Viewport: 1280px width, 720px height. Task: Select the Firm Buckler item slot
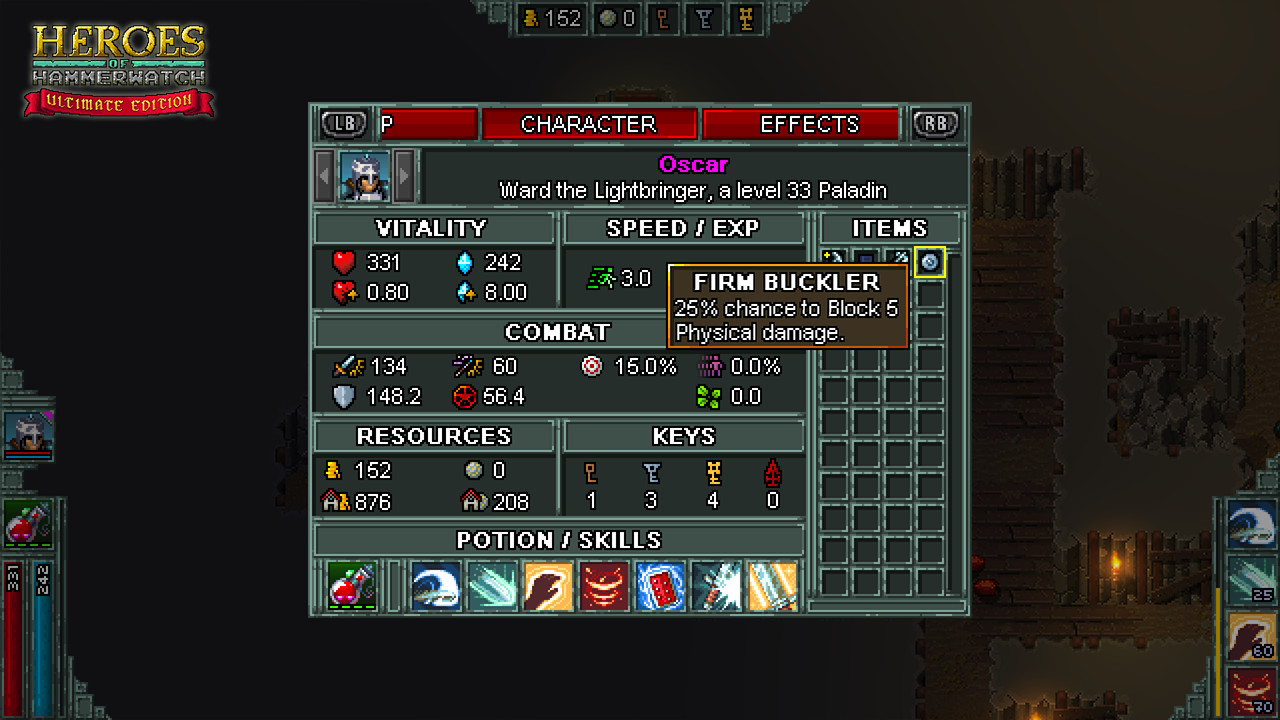click(x=930, y=262)
